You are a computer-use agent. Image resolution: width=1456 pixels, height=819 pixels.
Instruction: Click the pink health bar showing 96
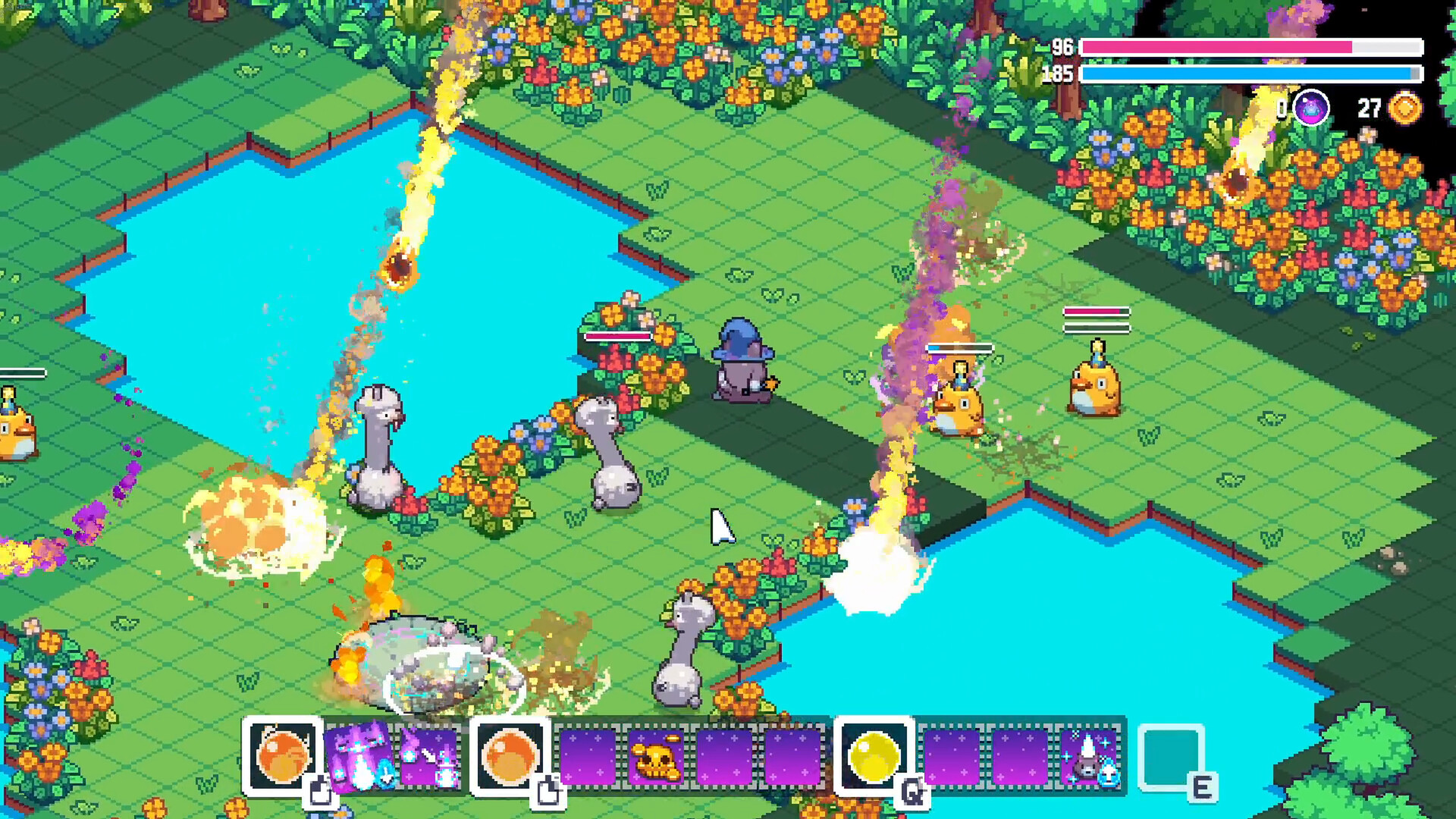coord(1251,47)
